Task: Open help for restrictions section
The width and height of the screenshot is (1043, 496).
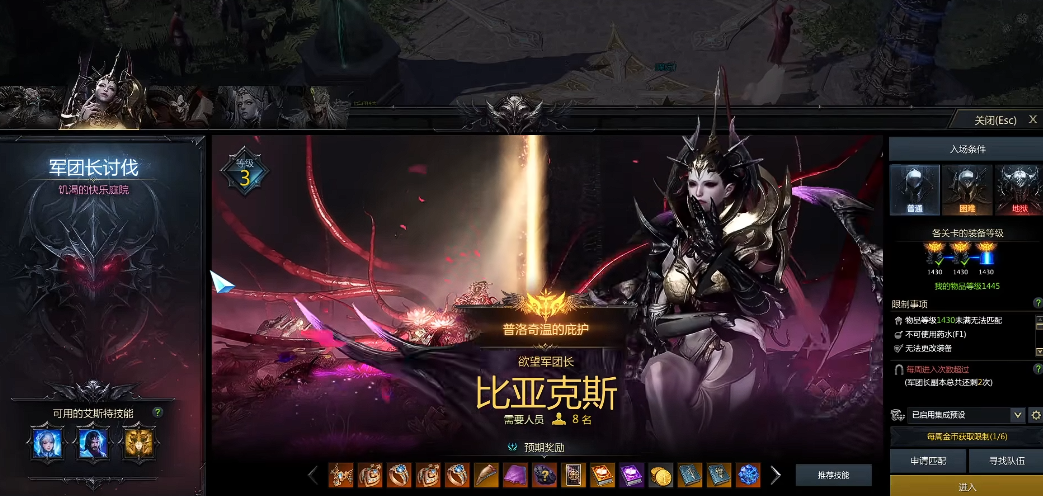Action: (1037, 303)
